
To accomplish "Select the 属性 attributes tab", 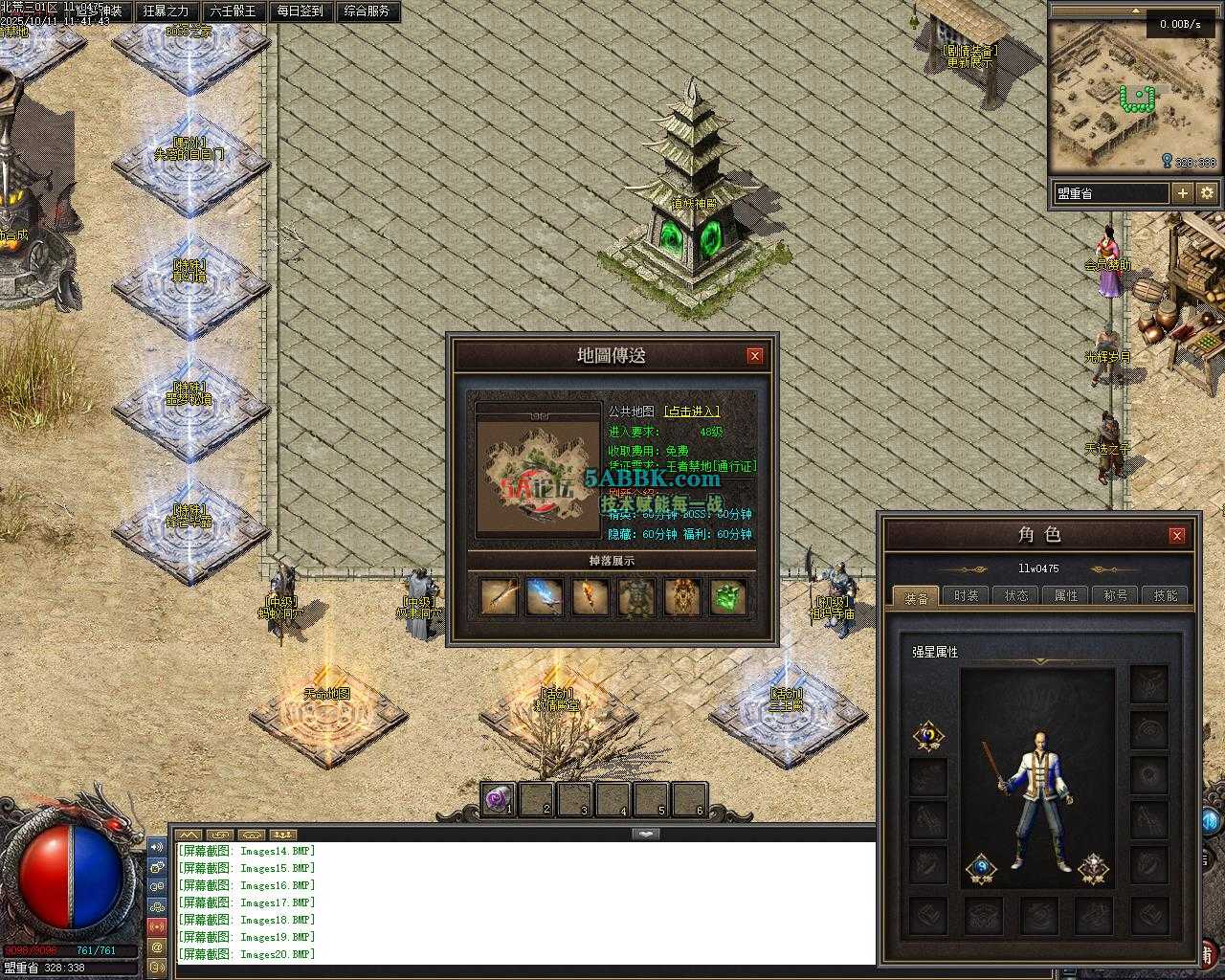I will click(1066, 596).
